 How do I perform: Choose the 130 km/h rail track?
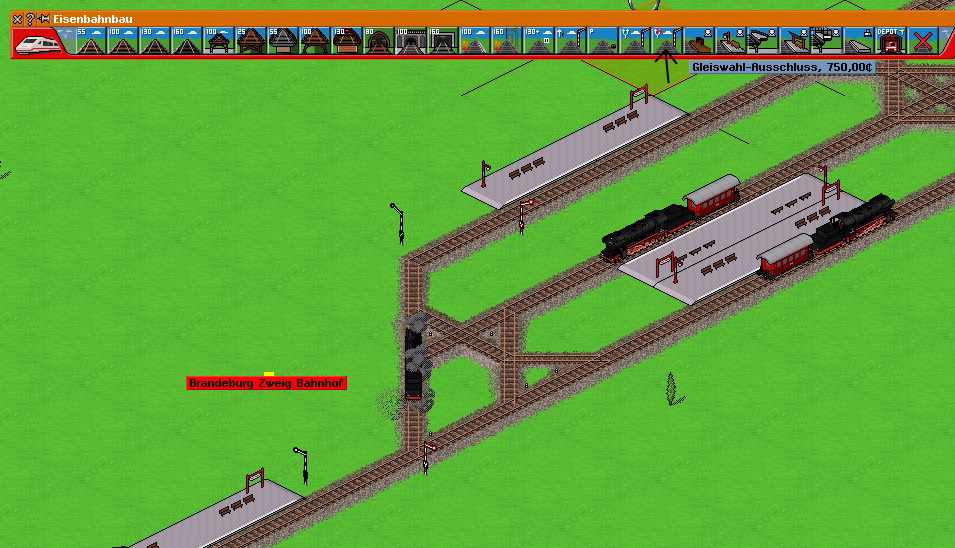[x=154, y=41]
